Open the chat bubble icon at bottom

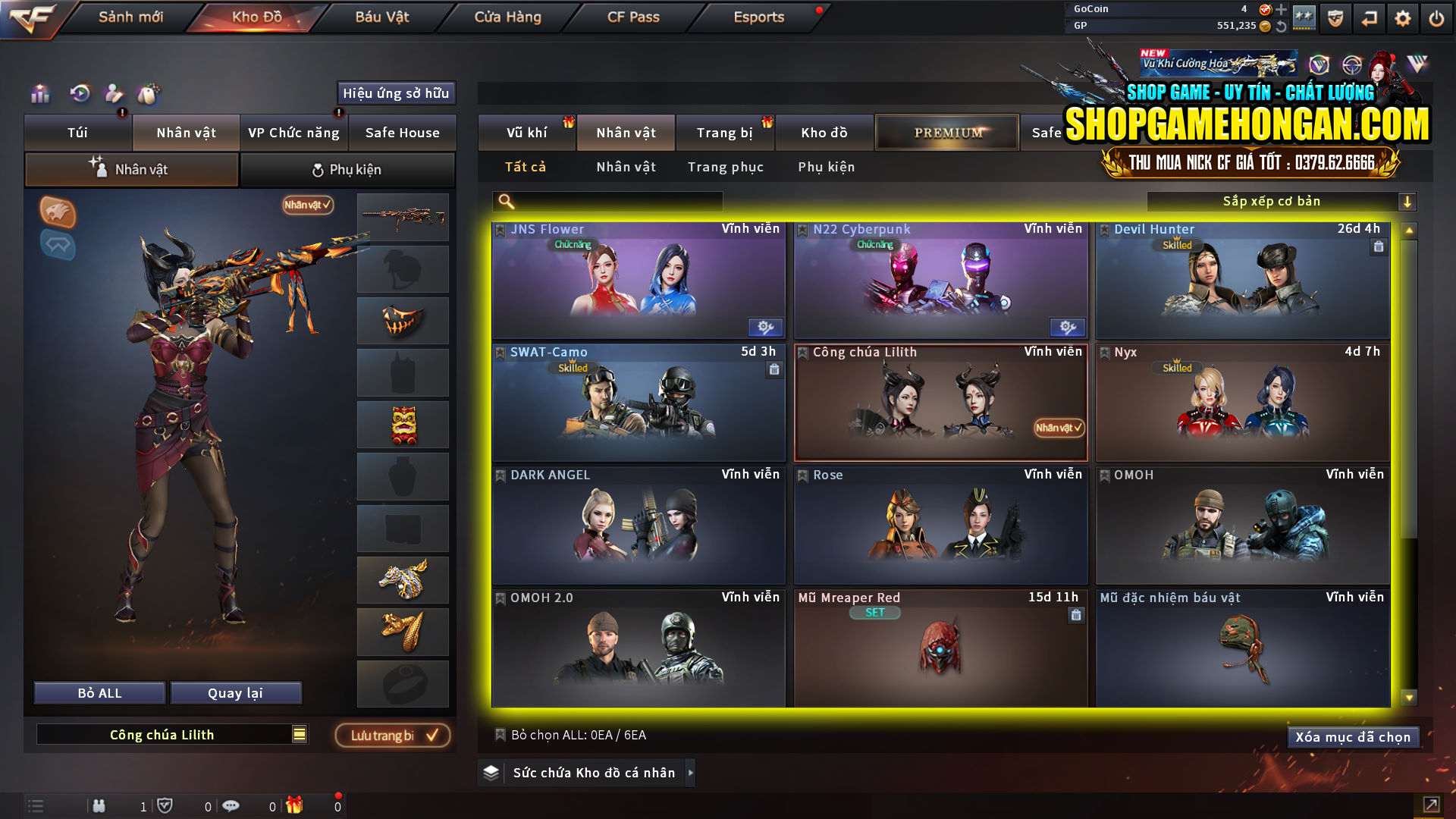tap(231, 806)
